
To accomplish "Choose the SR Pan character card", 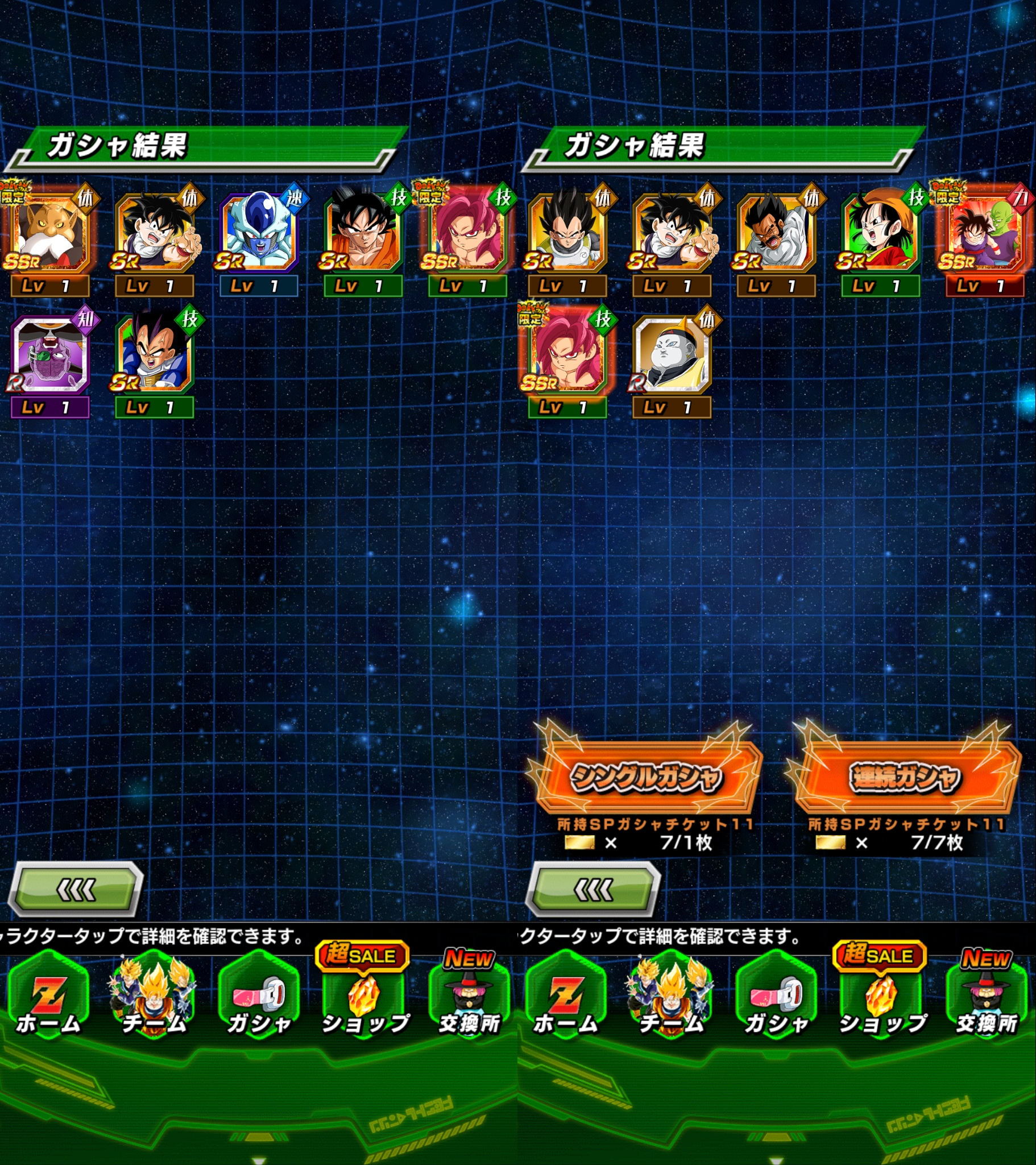I will tap(880, 234).
